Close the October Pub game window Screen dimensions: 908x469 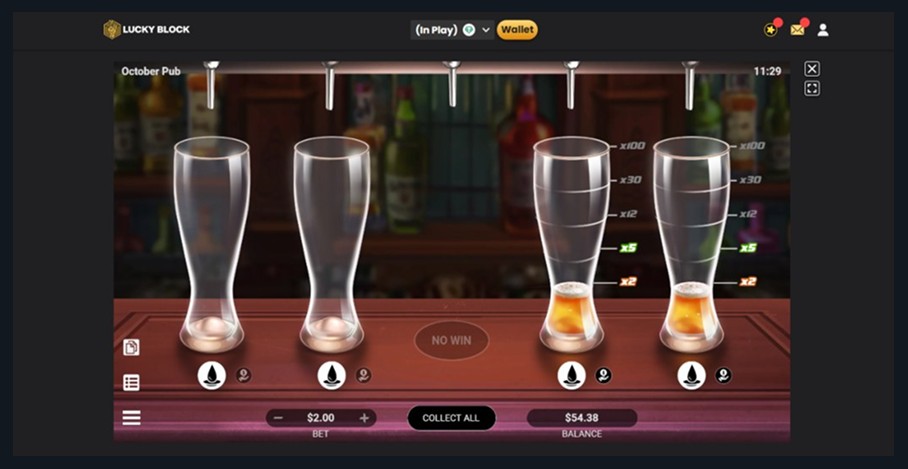(x=812, y=69)
